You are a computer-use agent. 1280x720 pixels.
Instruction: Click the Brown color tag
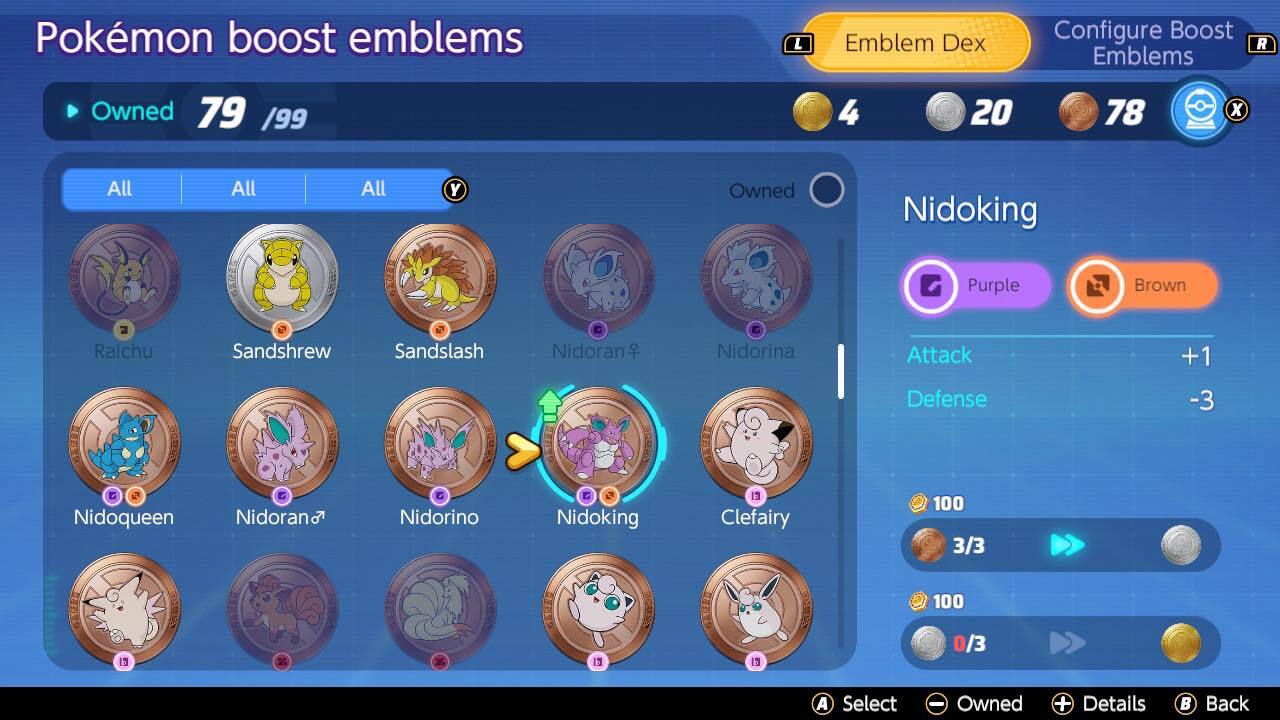(1143, 286)
